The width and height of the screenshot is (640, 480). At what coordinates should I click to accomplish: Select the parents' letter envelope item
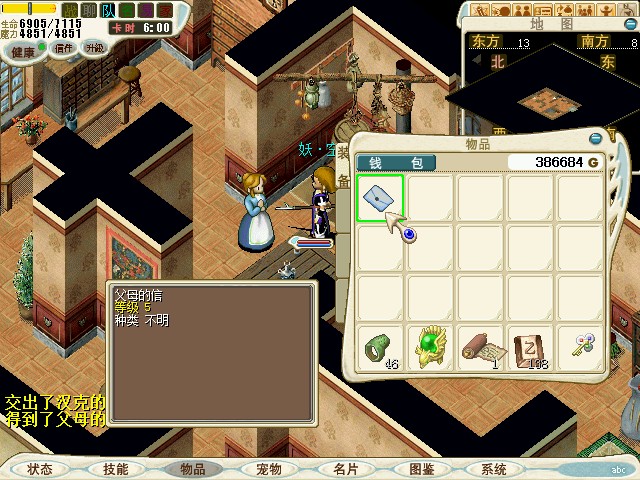(x=380, y=197)
